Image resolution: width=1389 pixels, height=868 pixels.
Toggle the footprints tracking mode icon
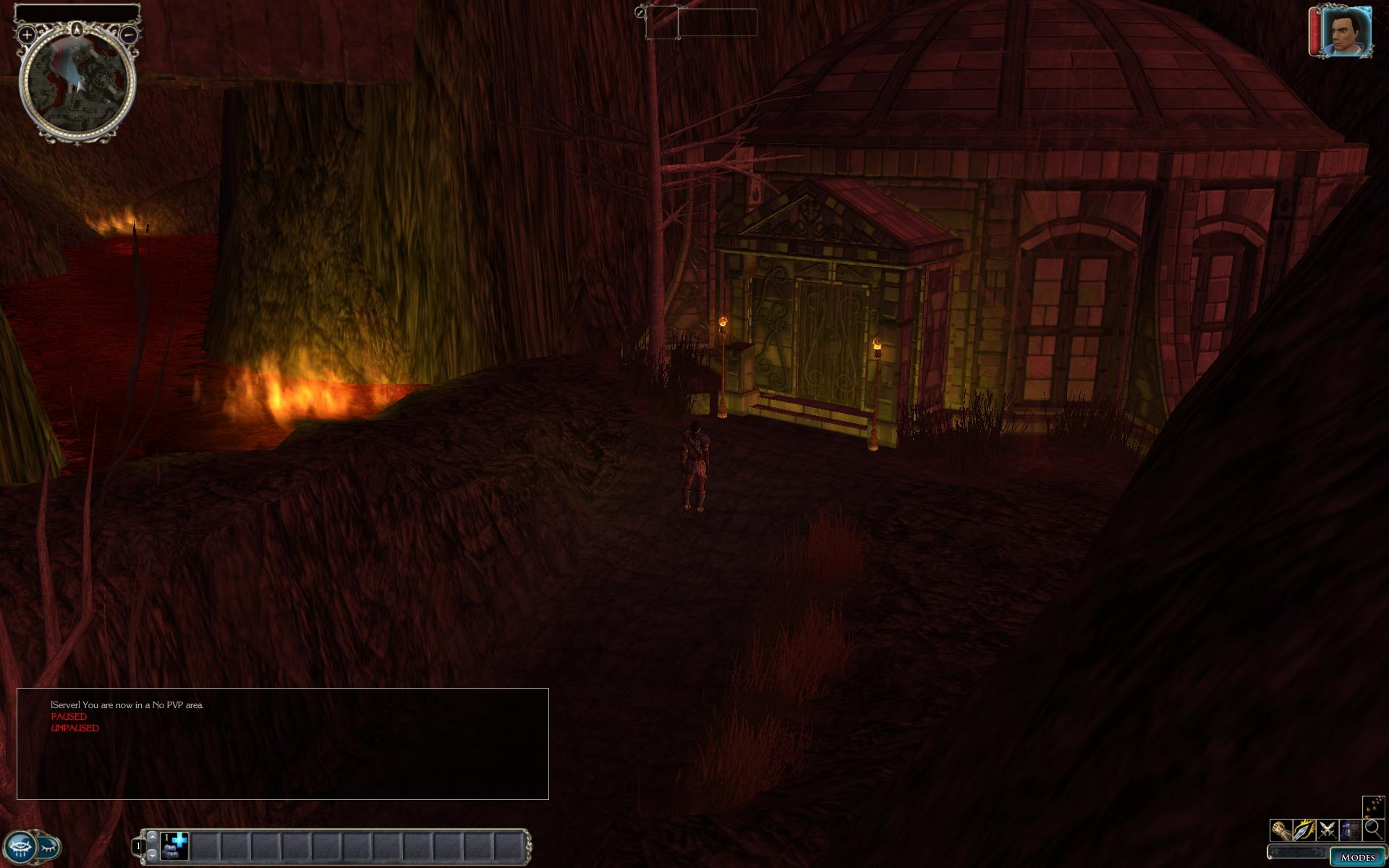(1372, 806)
